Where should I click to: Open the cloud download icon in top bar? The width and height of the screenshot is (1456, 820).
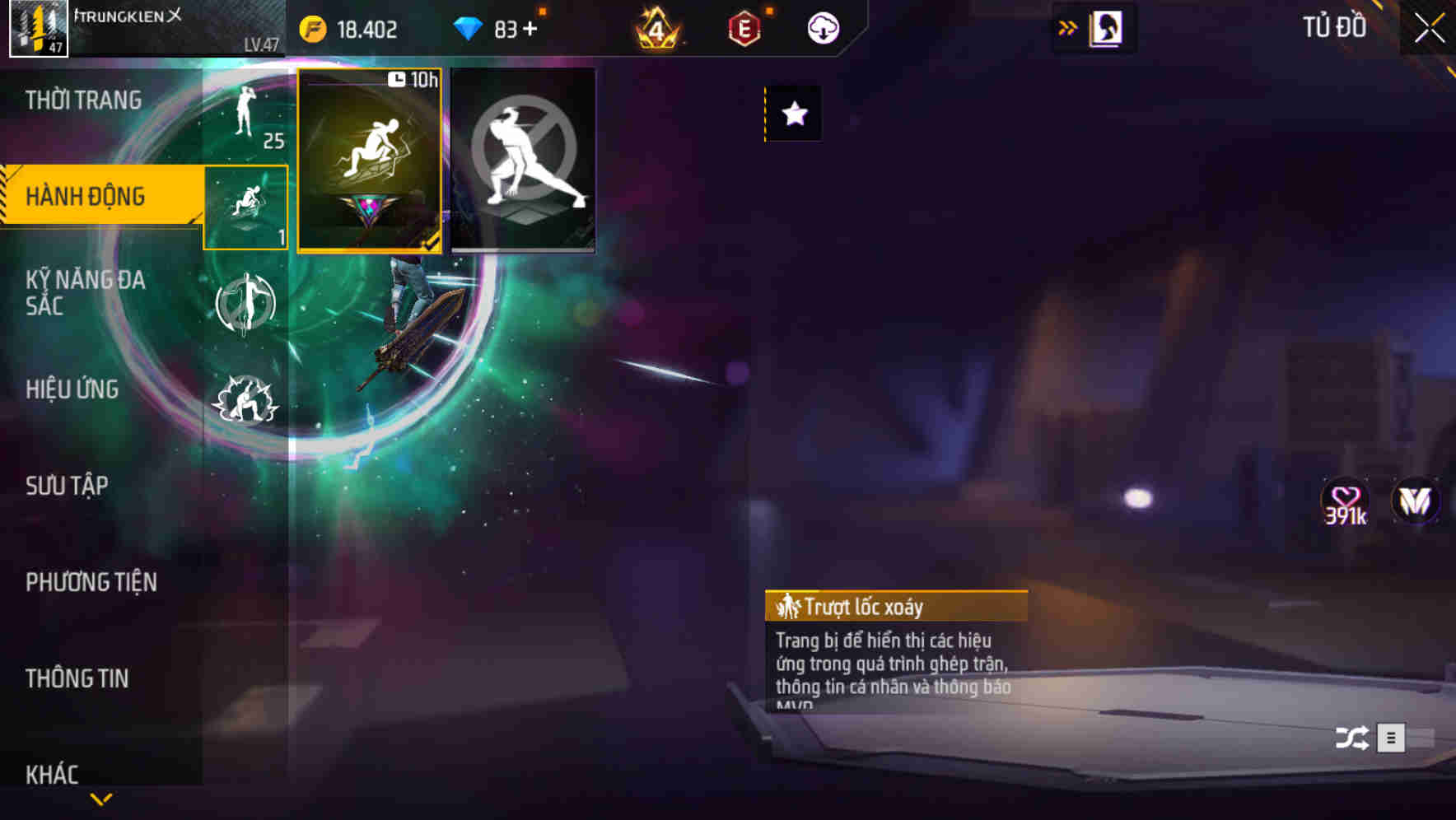coord(822,28)
